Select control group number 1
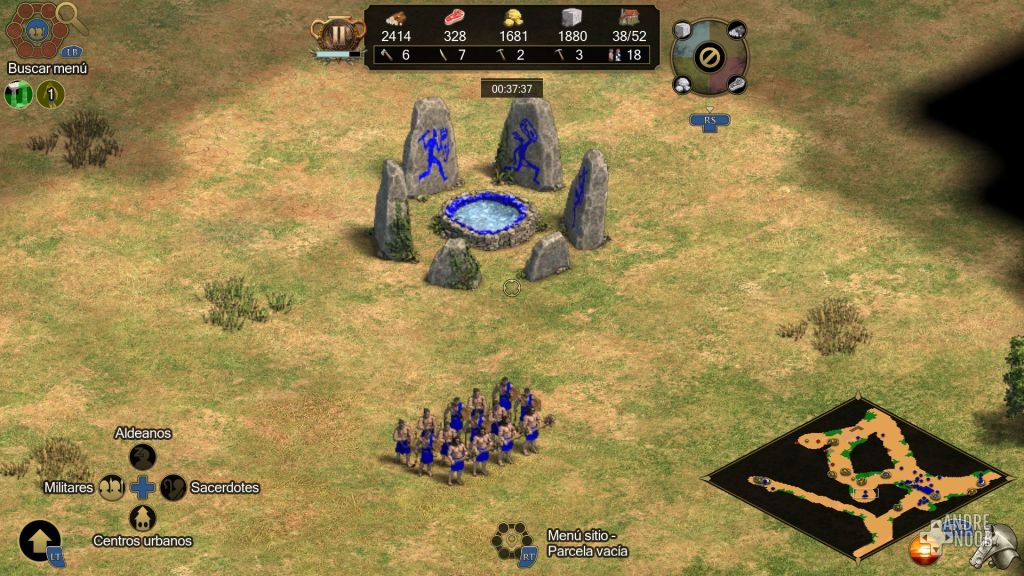 [x=50, y=95]
